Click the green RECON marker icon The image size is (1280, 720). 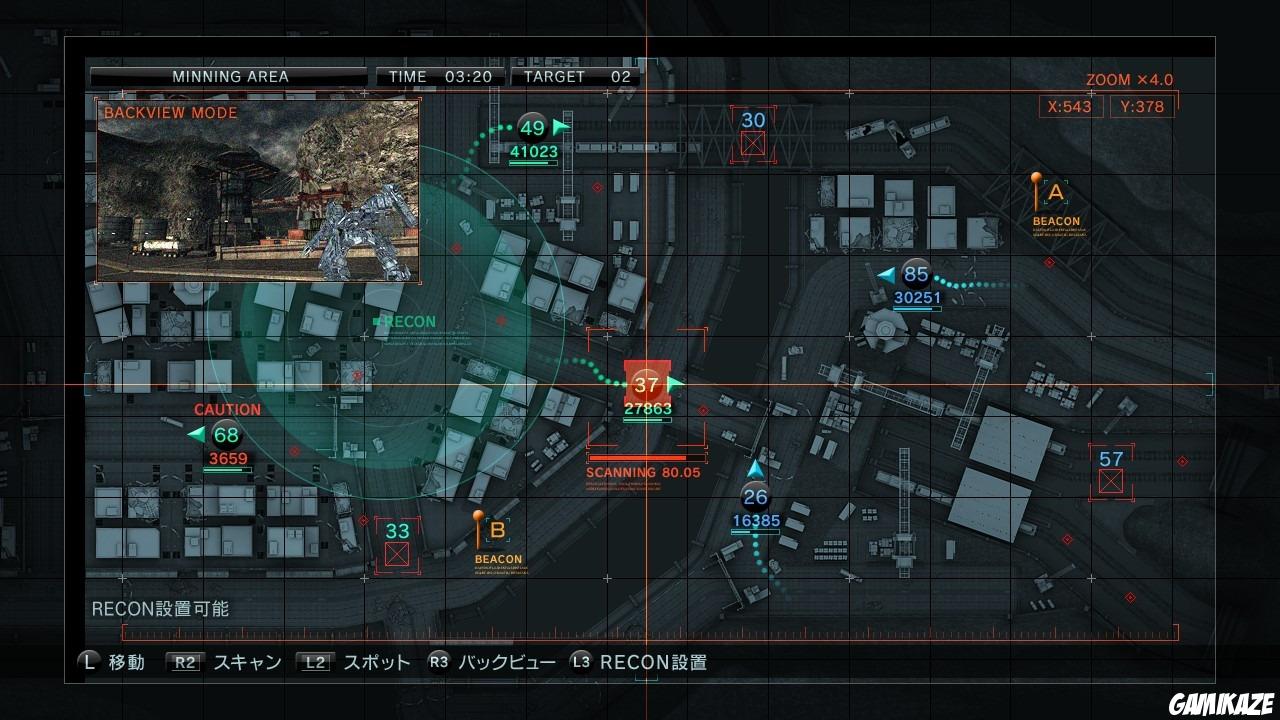click(378, 321)
